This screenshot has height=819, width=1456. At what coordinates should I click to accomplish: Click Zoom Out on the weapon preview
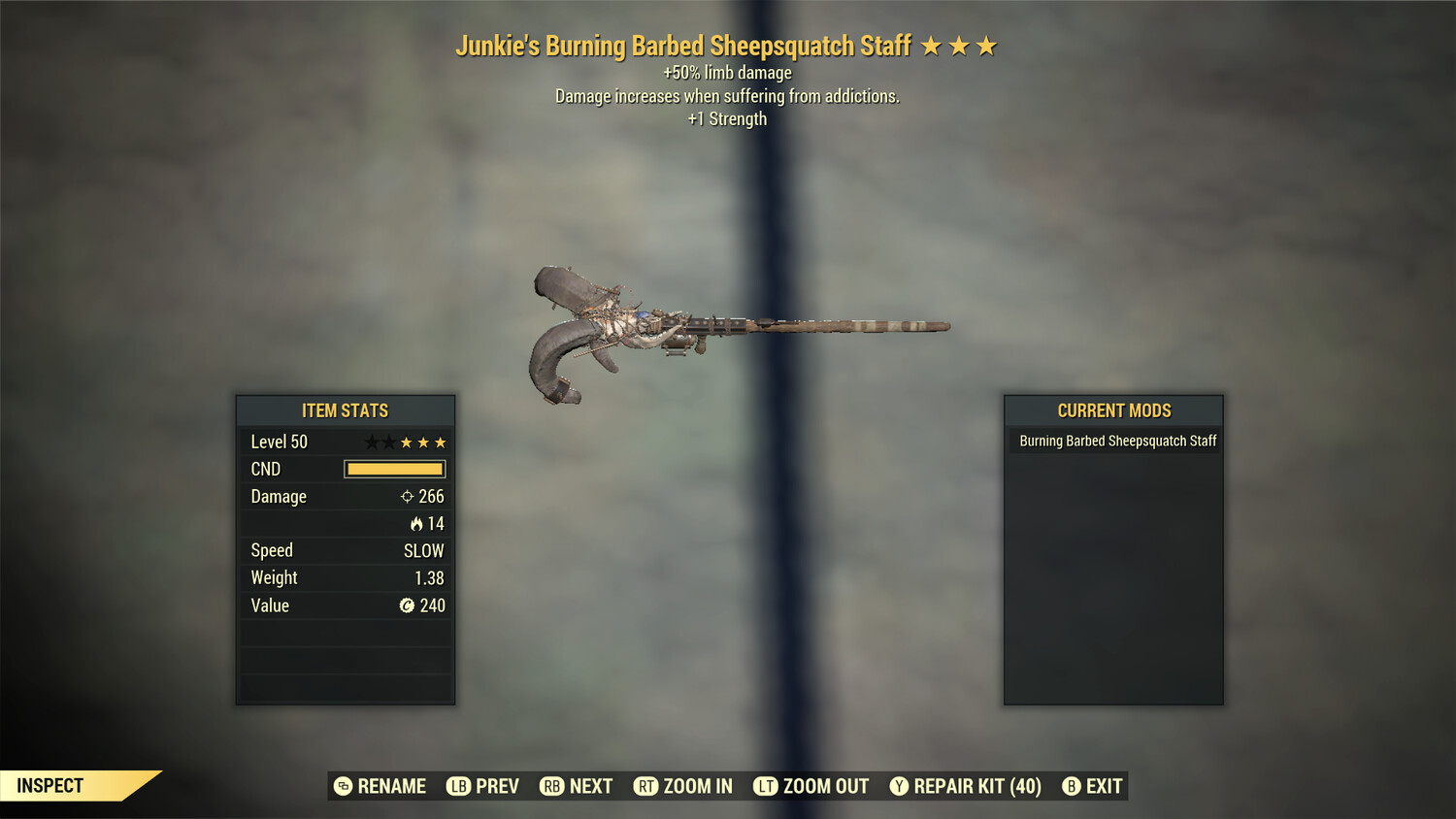(811, 786)
